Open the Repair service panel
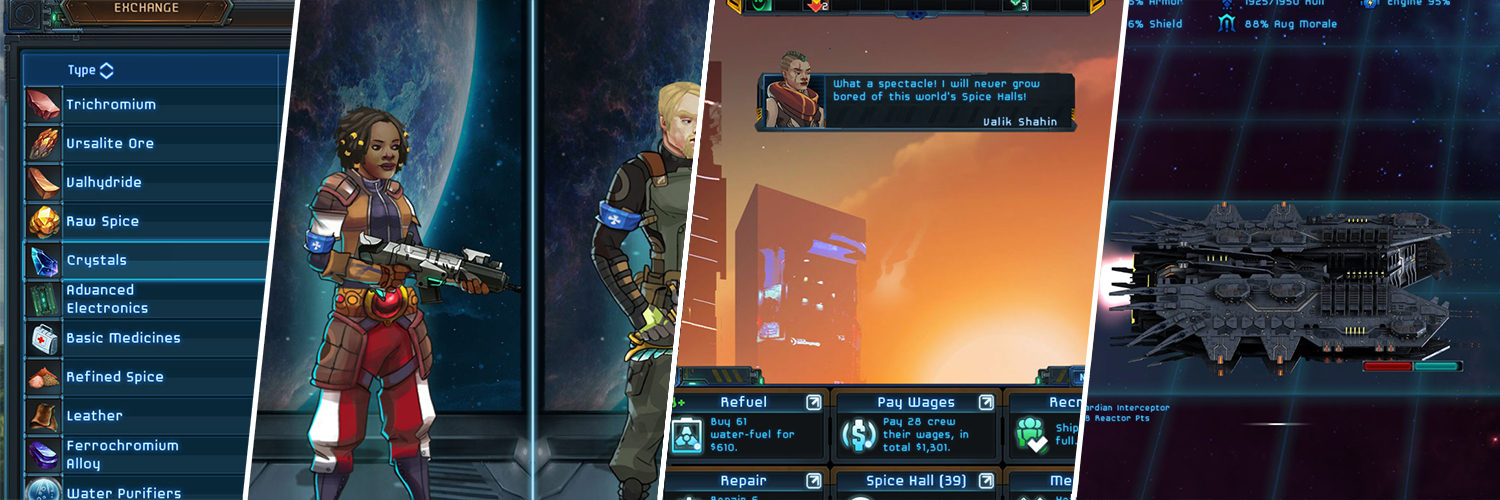The height and width of the screenshot is (500, 1500). [x=744, y=483]
